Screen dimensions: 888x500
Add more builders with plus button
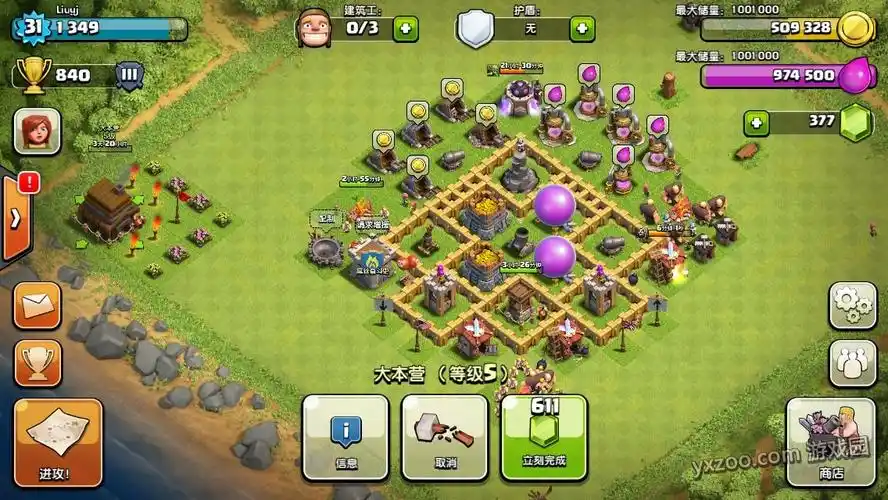(x=406, y=28)
